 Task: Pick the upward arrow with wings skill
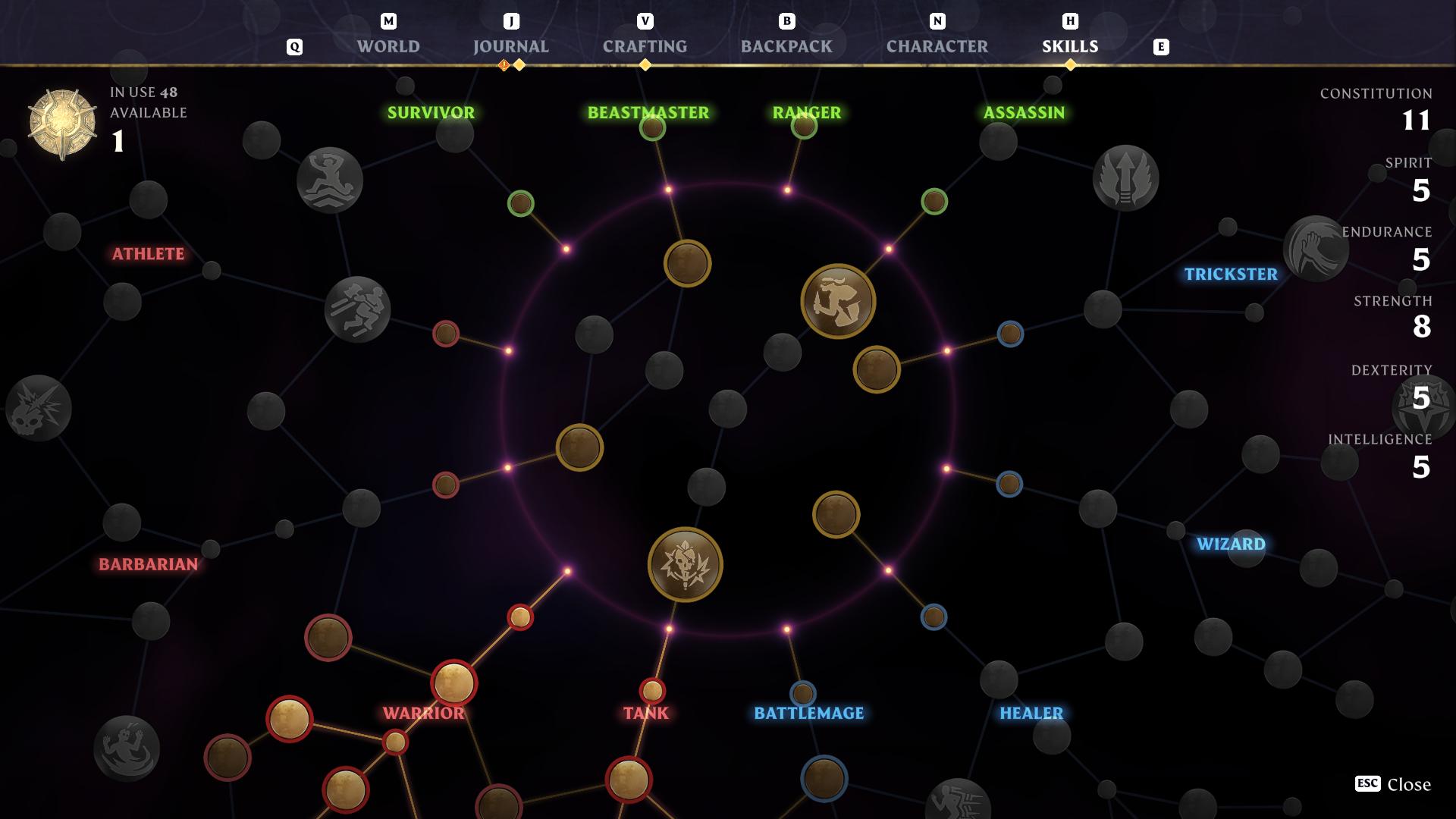click(x=1125, y=178)
